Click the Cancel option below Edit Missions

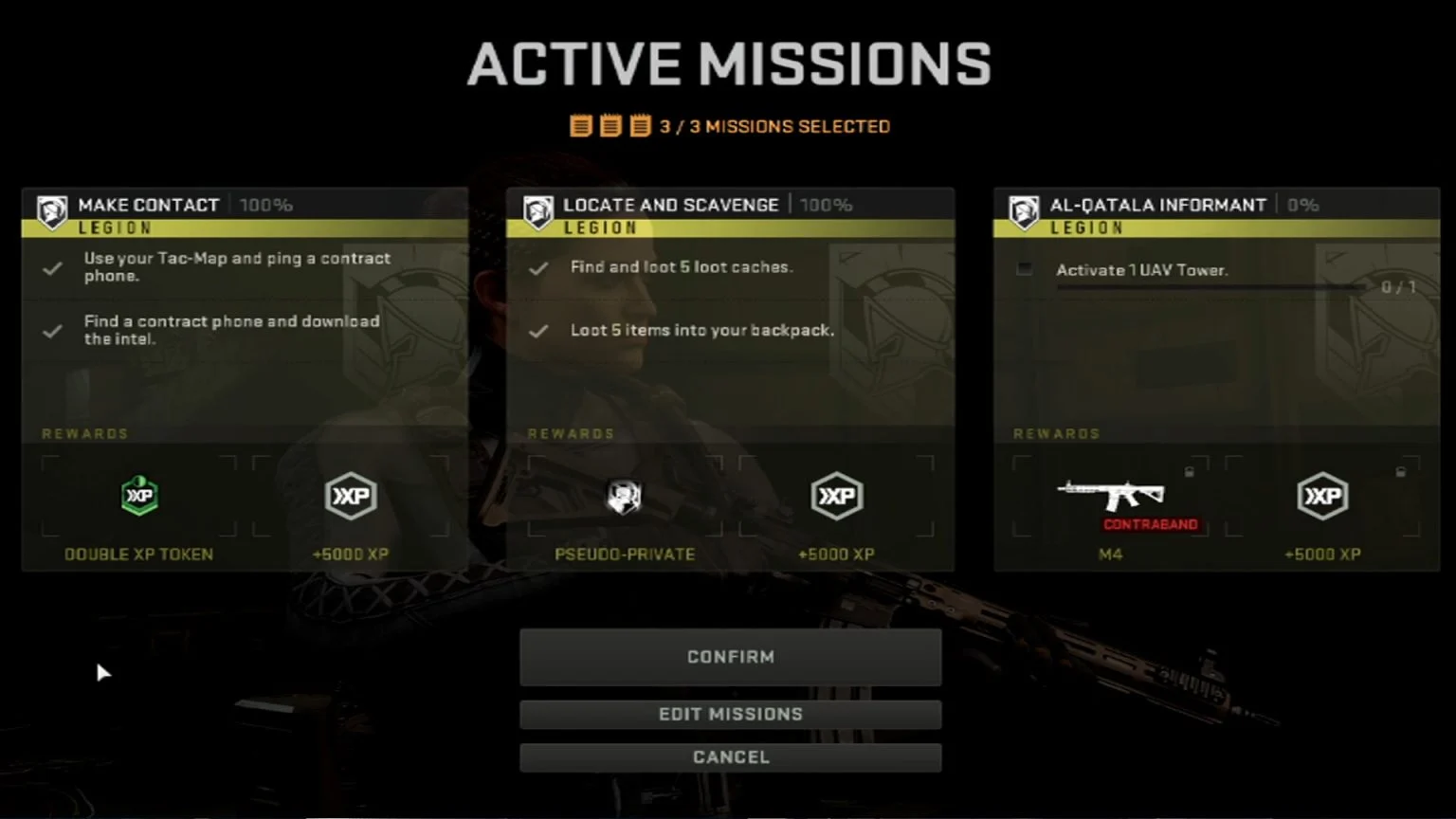(x=730, y=756)
